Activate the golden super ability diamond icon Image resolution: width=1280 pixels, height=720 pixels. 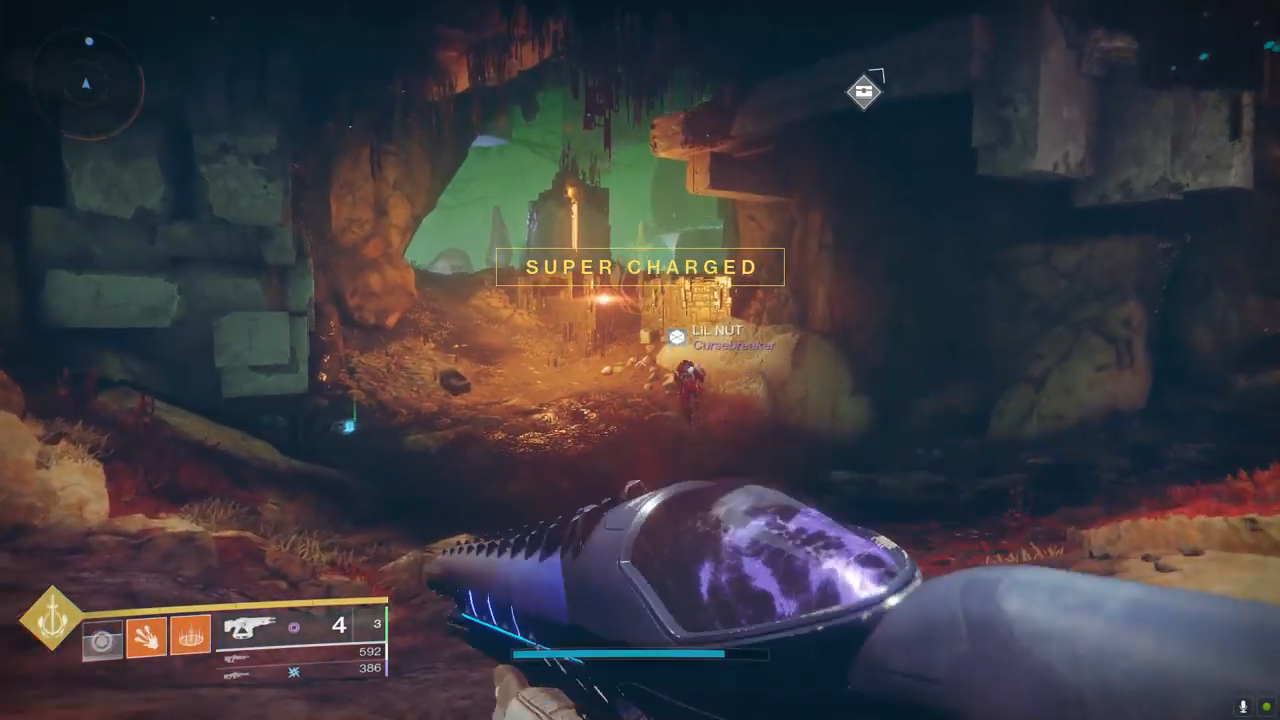pyautogui.click(x=52, y=618)
